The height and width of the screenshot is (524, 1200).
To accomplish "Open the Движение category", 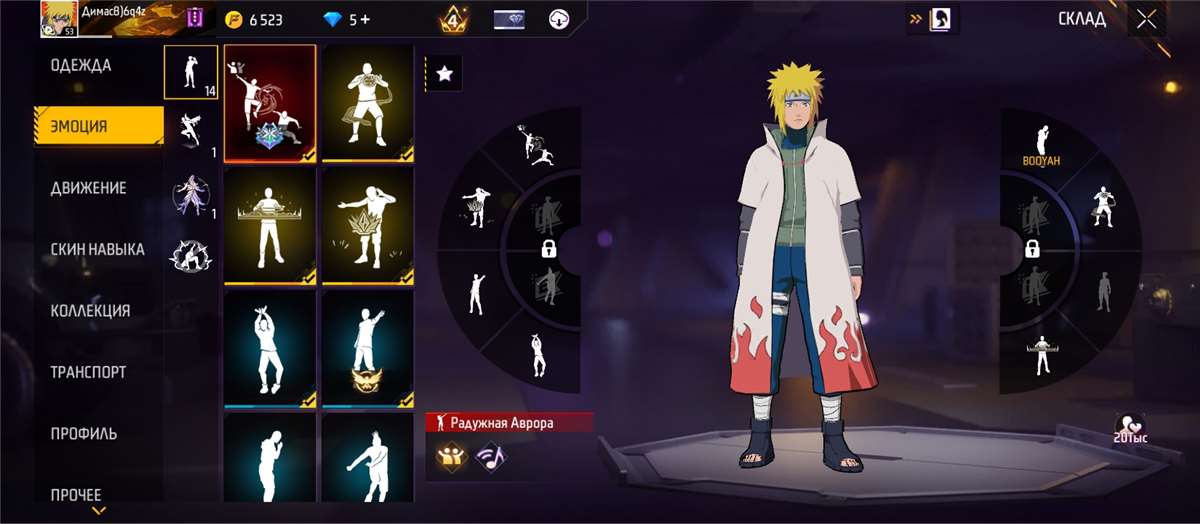I will (x=88, y=189).
